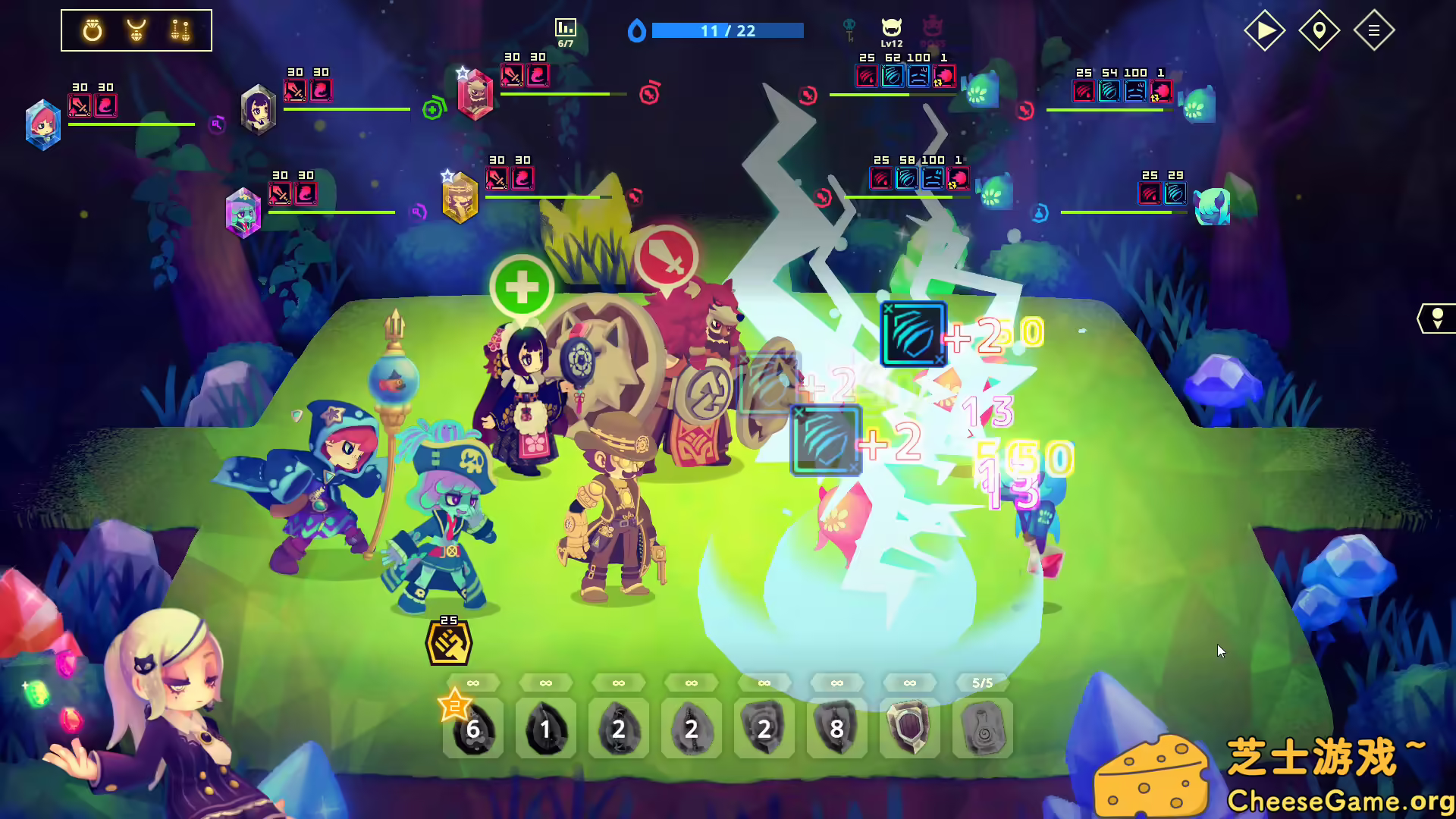Image resolution: width=1456 pixels, height=819 pixels.
Task: Click the potion card showing 5/5 uses
Action: tap(981, 728)
